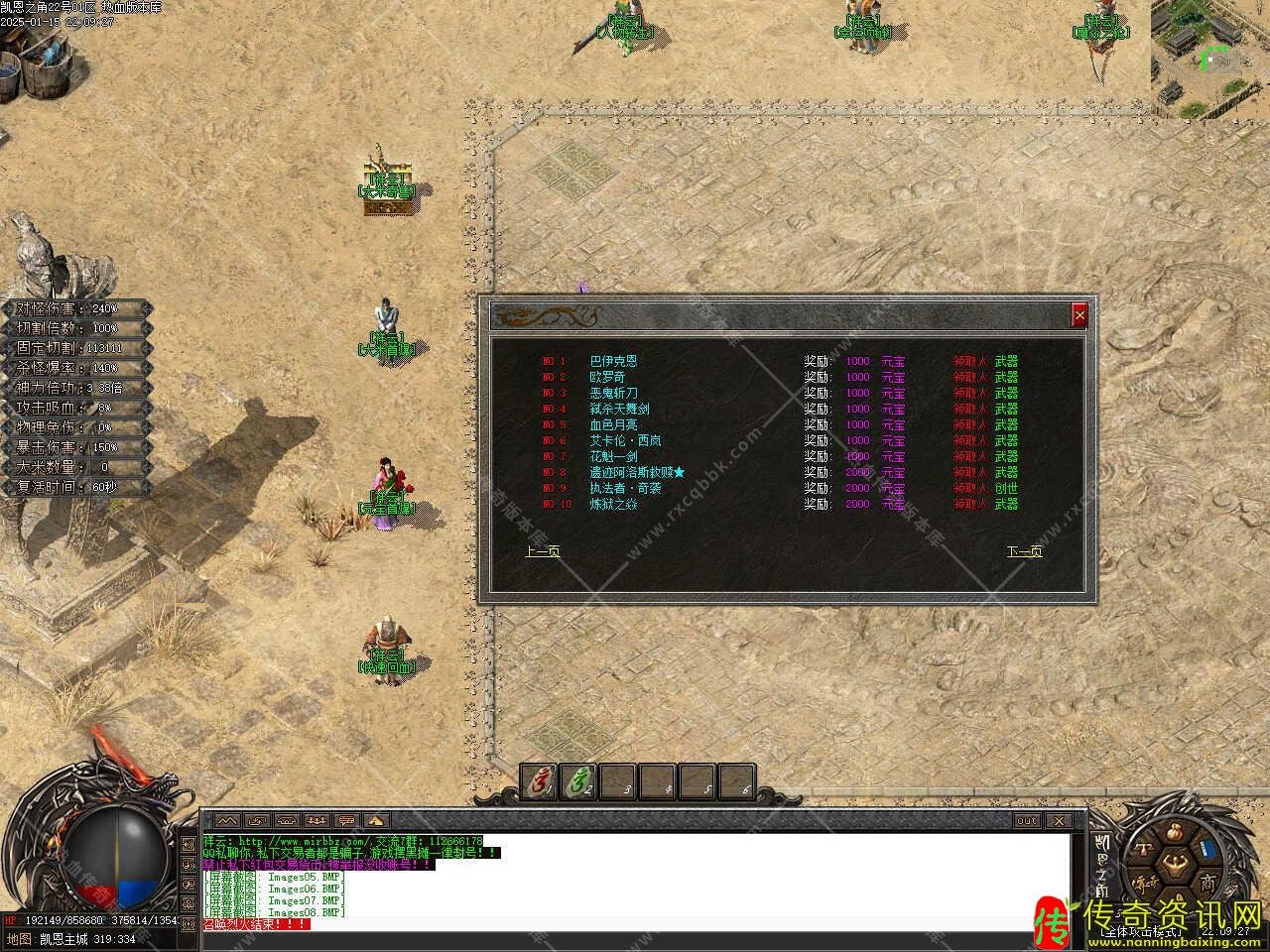The width and height of the screenshot is (1270, 952).
Task: Close the chat panel with its X button
Action: click(1059, 821)
